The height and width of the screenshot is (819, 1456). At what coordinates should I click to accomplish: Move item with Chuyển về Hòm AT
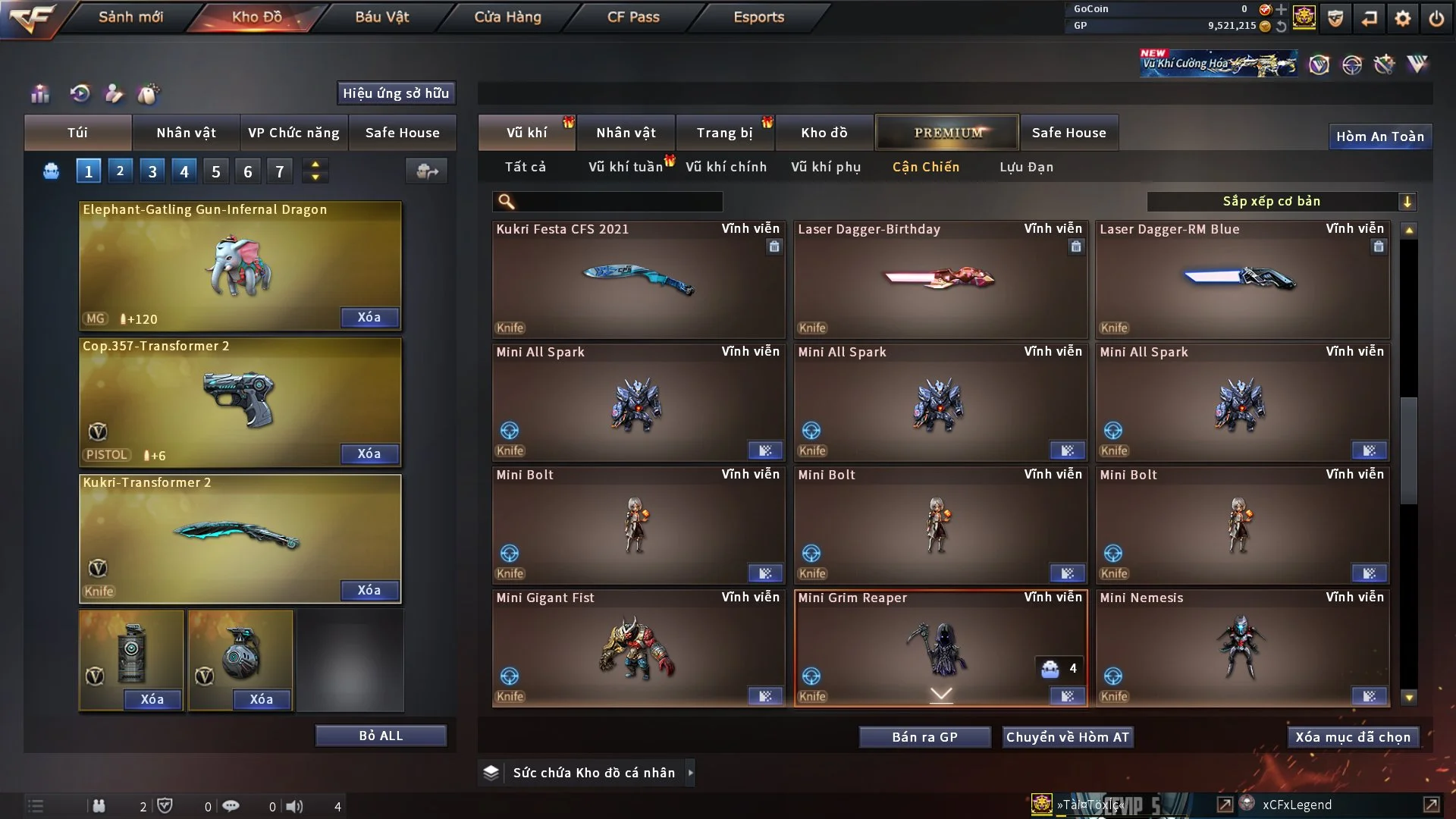[x=1068, y=737]
